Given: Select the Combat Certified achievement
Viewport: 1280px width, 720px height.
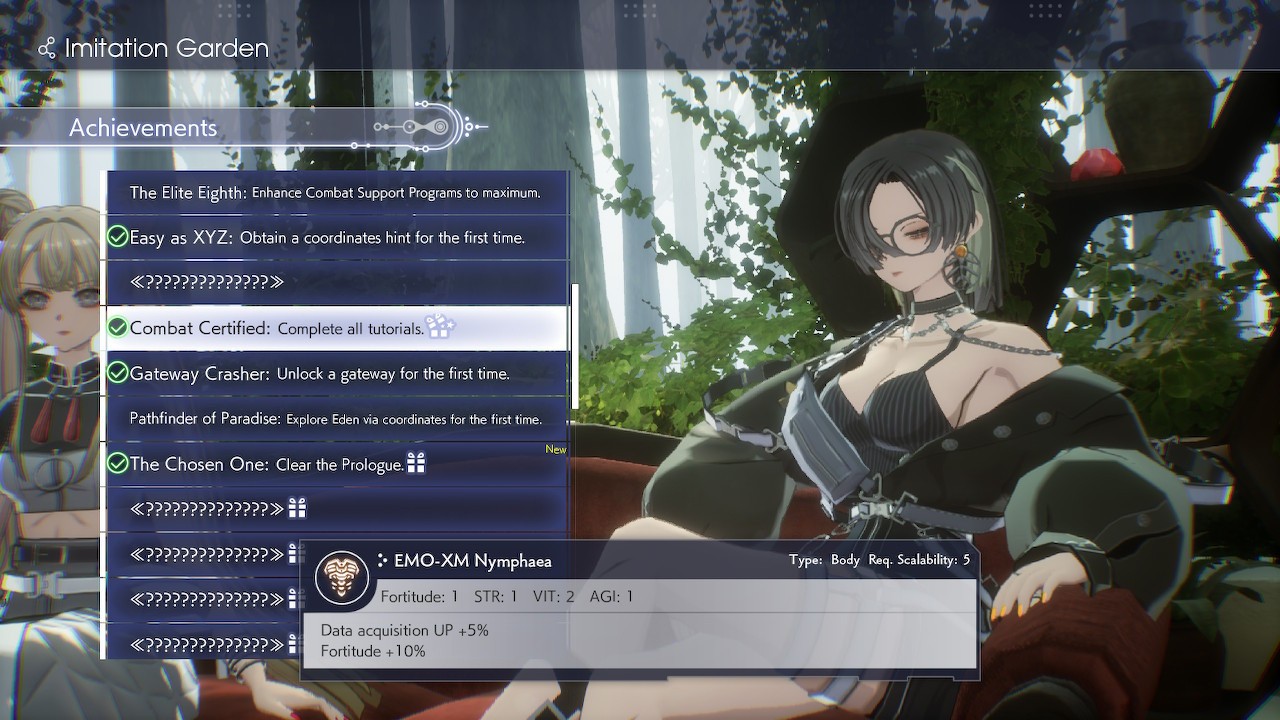Looking at the screenshot, I should click(x=335, y=328).
